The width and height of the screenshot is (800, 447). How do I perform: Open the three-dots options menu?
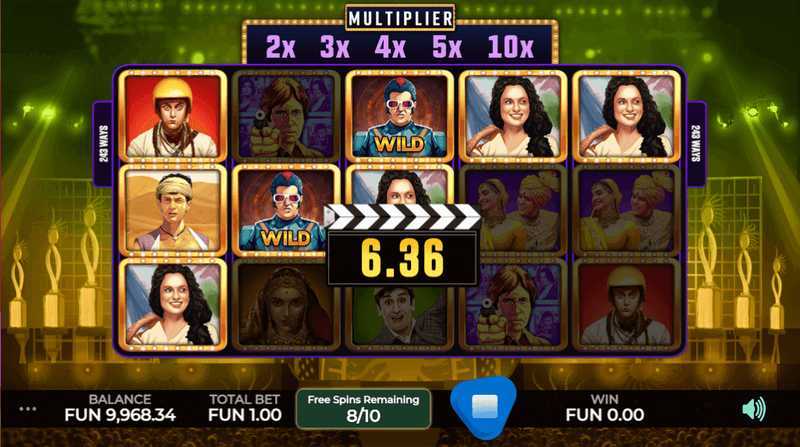[28, 409]
